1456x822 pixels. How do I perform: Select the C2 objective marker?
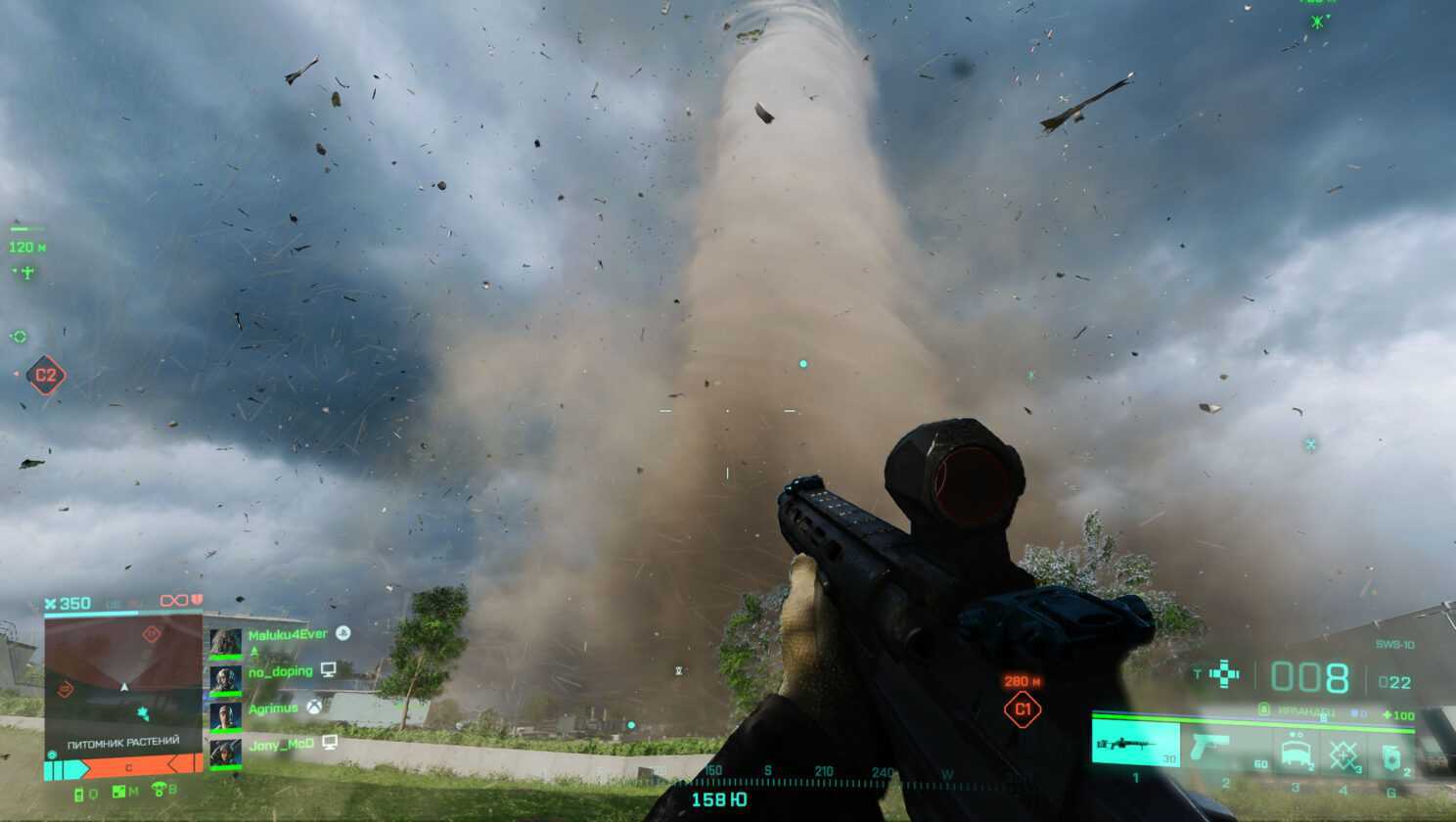pos(45,375)
